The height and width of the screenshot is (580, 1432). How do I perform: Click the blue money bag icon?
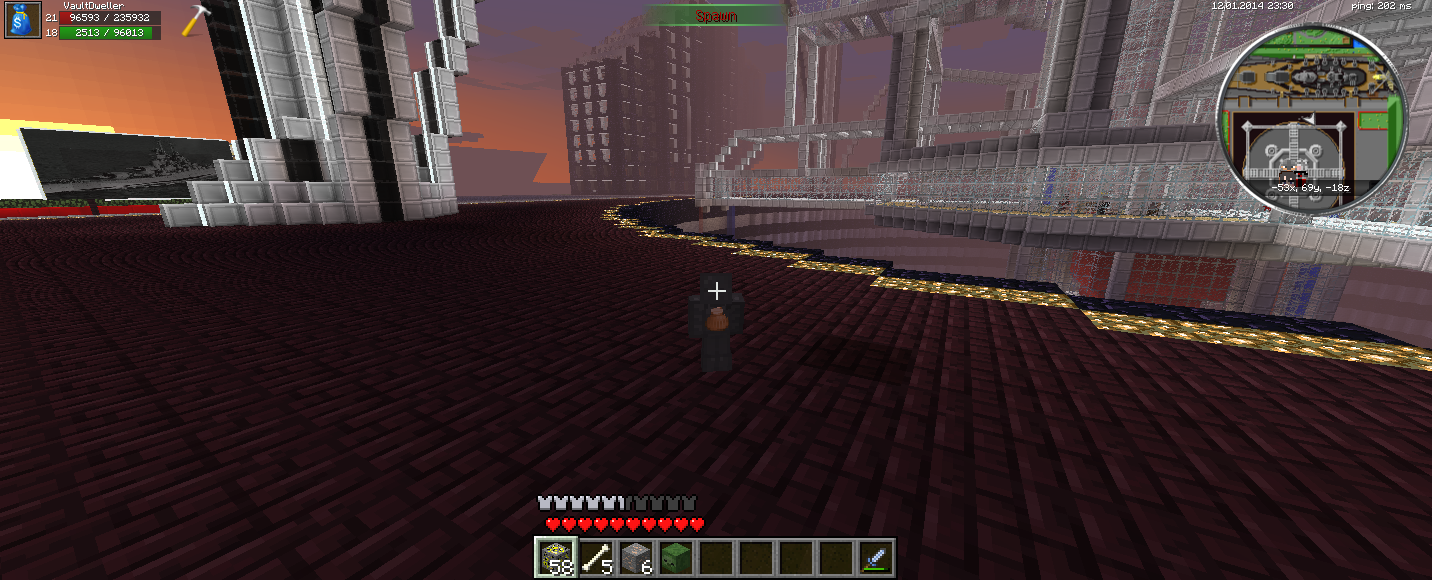pos(22,21)
